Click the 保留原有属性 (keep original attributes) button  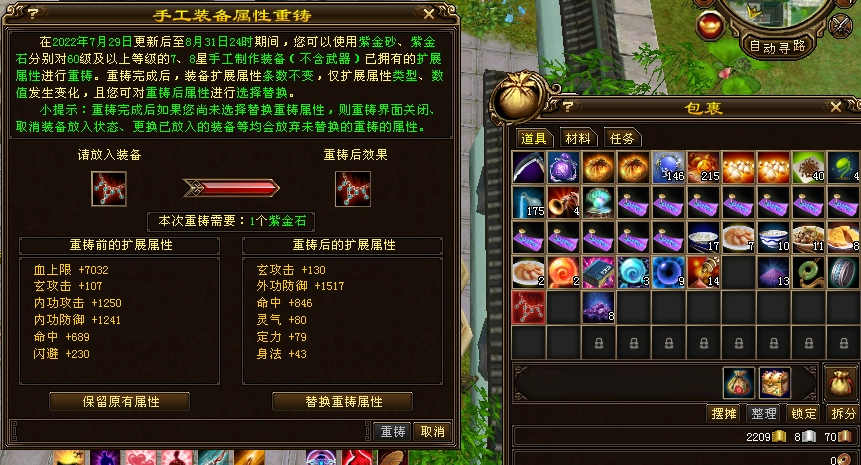click(x=121, y=401)
